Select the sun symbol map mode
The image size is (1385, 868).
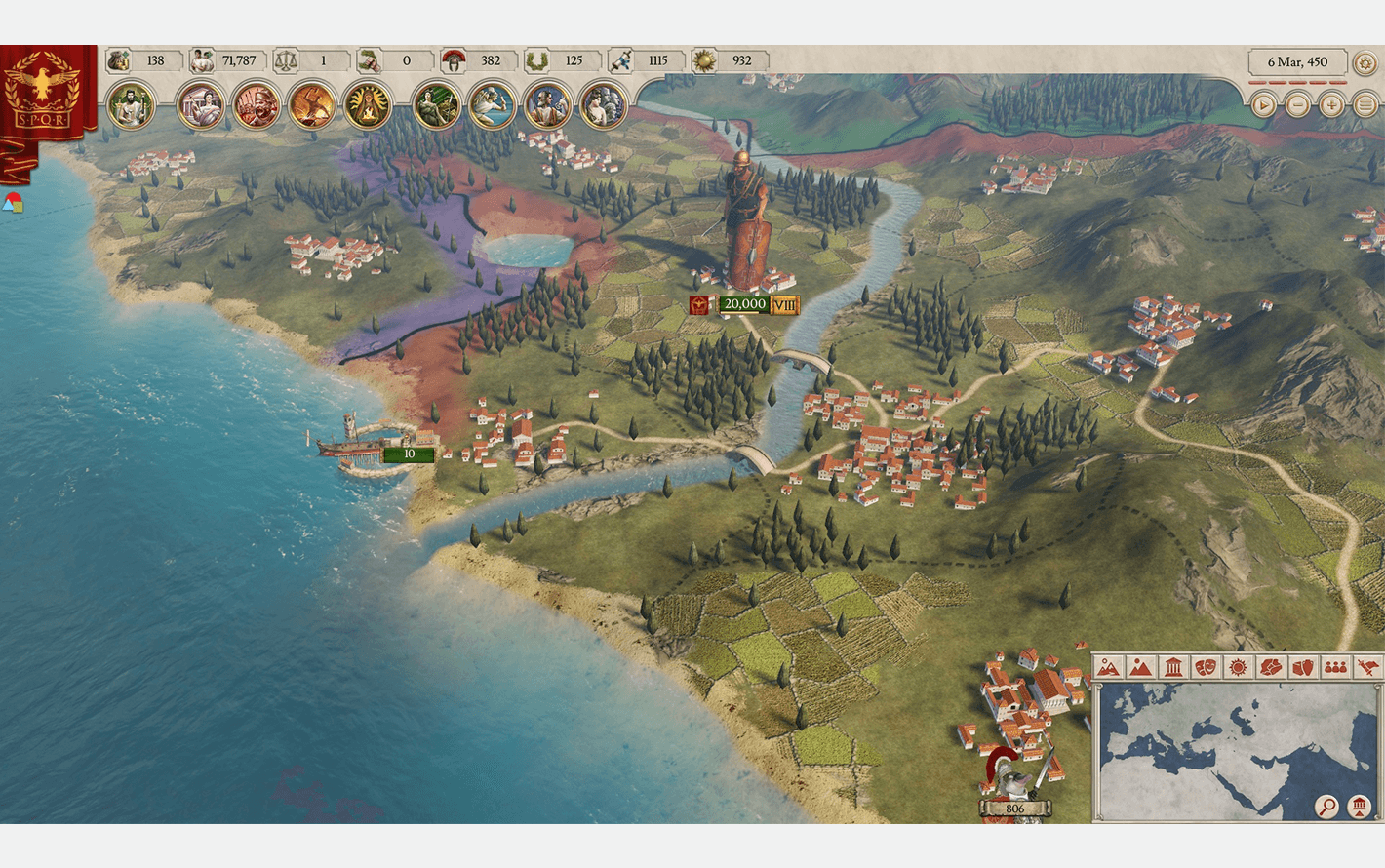click(x=1239, y=667)
